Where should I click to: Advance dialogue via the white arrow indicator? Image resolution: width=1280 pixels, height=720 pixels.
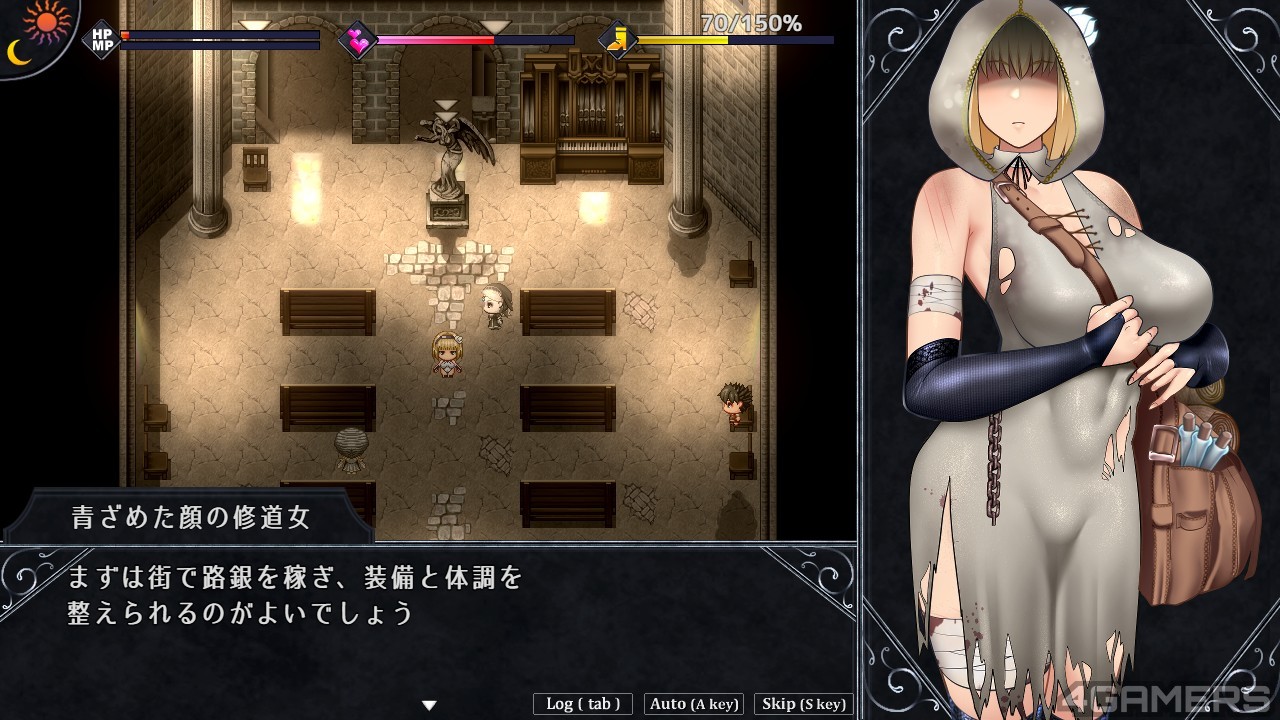pyautogui.click(x=429, y=705)
